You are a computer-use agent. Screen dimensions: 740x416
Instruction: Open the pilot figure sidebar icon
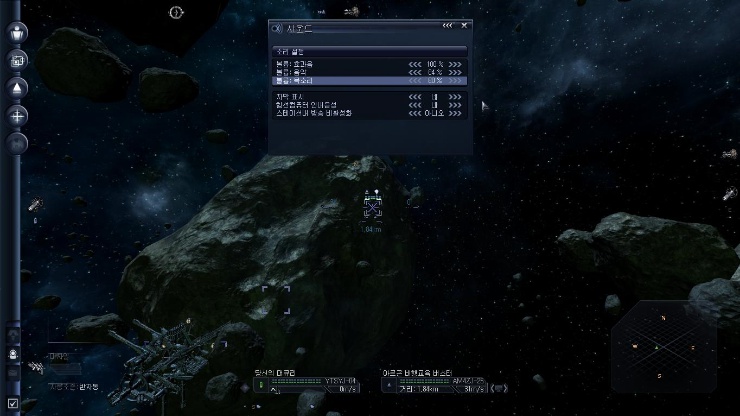point(18,32)
